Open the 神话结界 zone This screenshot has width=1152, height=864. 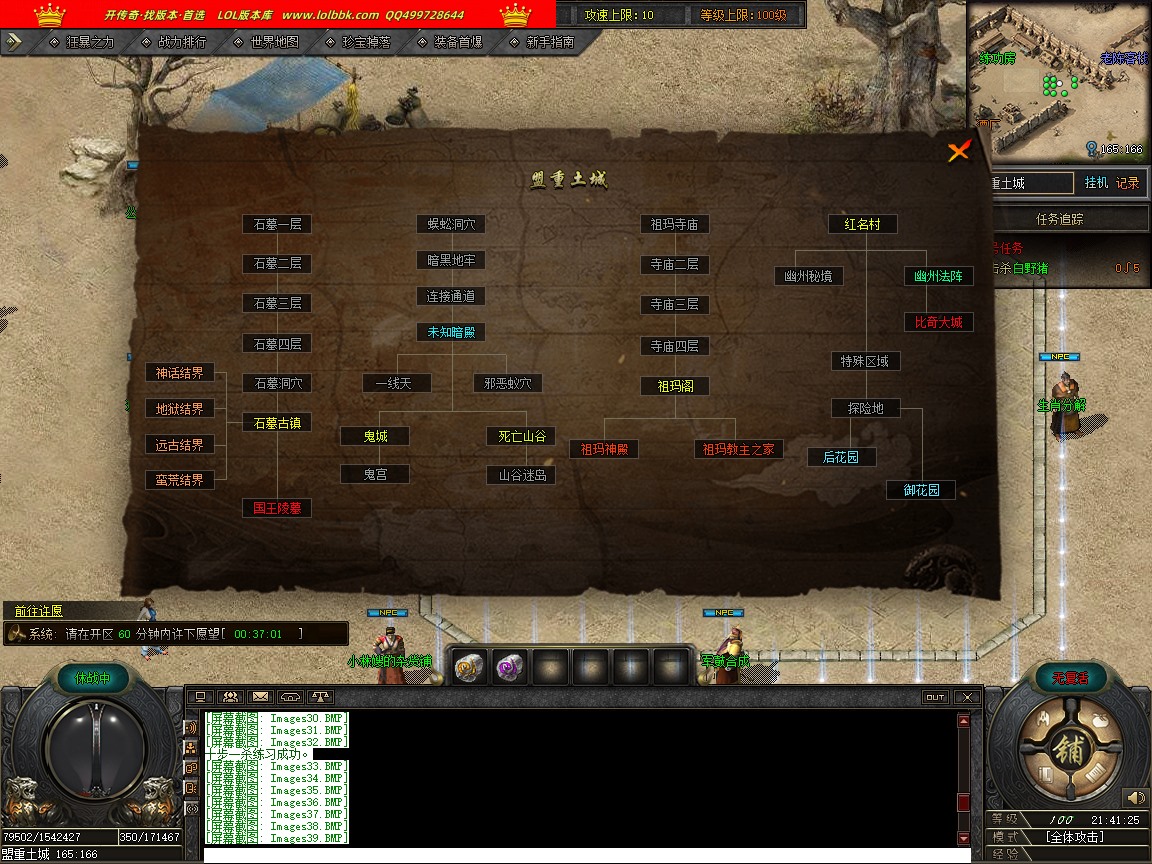pos(179,373)
